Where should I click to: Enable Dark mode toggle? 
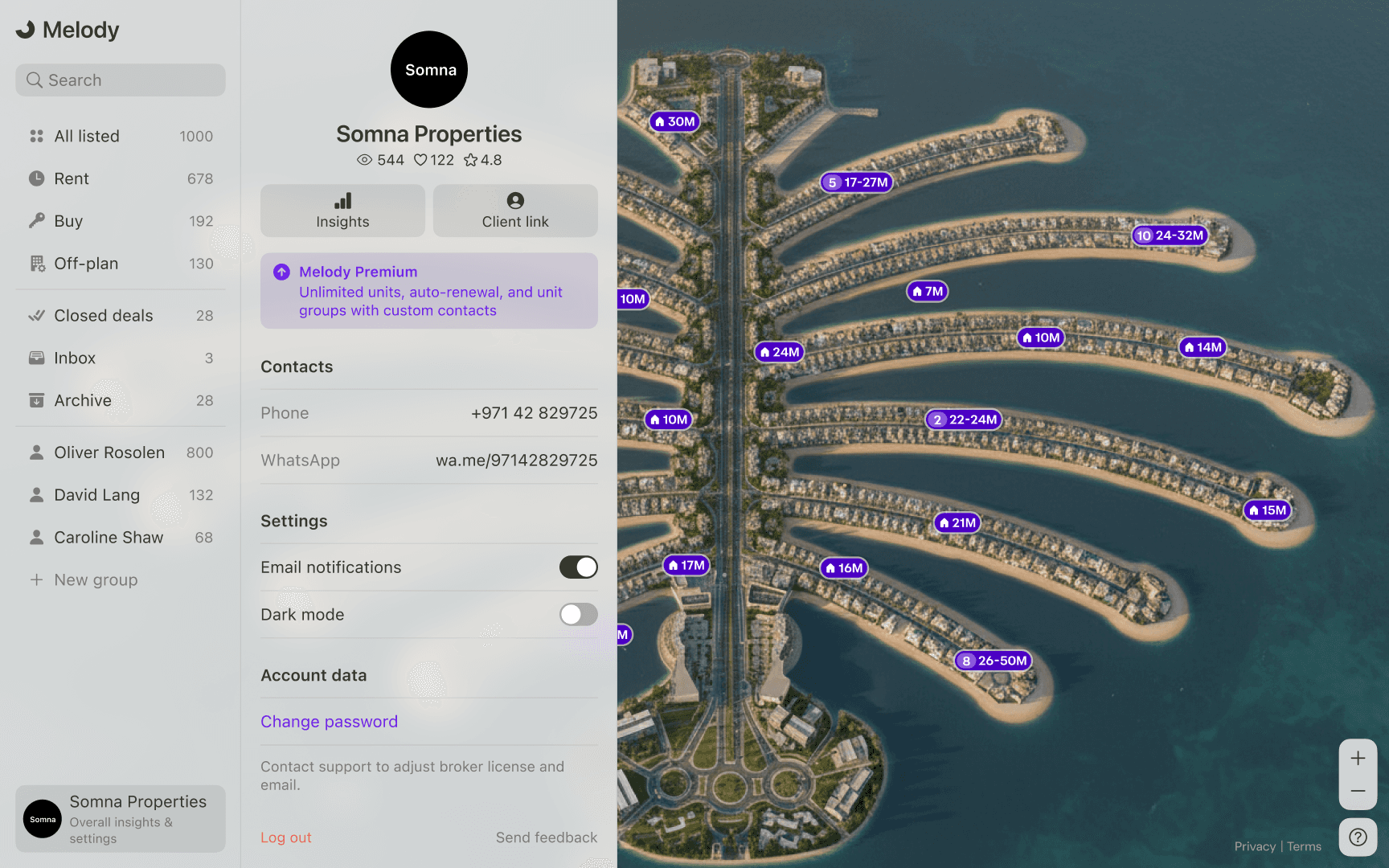click(578, 615)
